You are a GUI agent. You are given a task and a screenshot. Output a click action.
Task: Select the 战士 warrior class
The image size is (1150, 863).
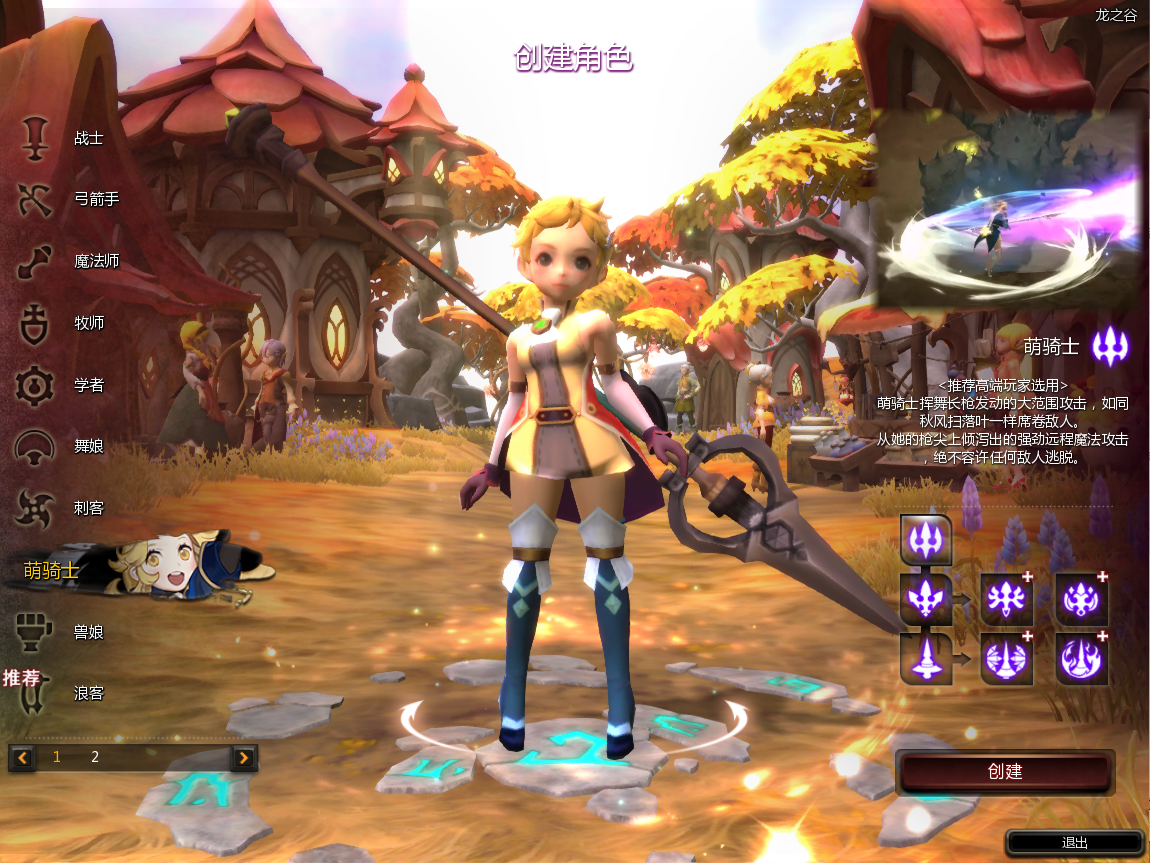(60, 138)
